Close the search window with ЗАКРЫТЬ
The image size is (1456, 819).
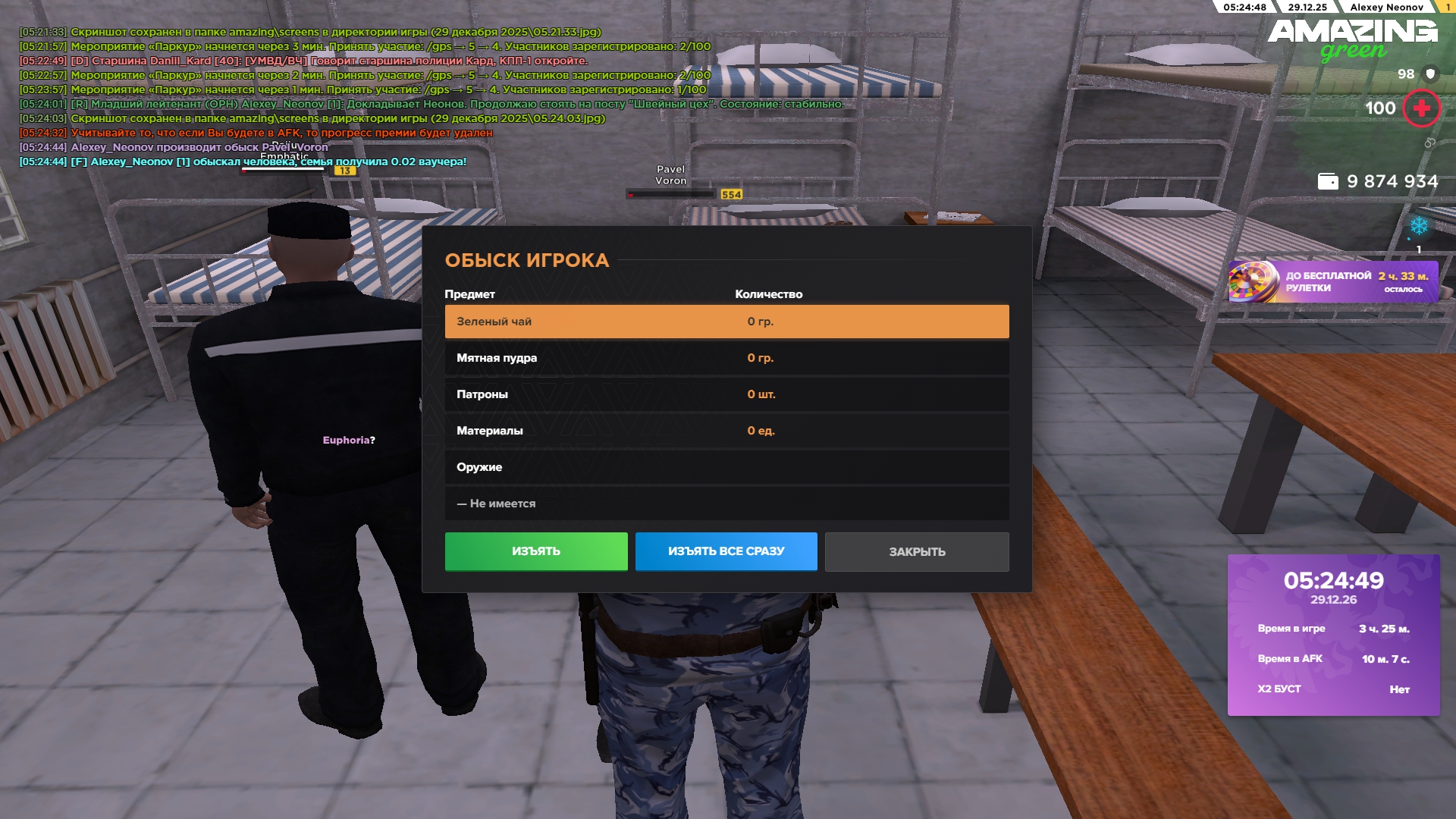click(x=917, y=552)
